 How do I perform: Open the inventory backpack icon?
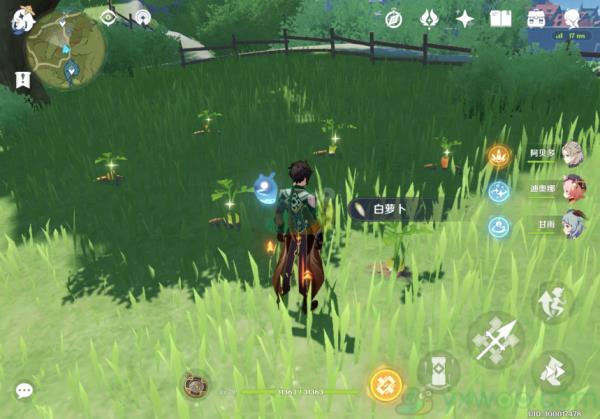(537, 18)
